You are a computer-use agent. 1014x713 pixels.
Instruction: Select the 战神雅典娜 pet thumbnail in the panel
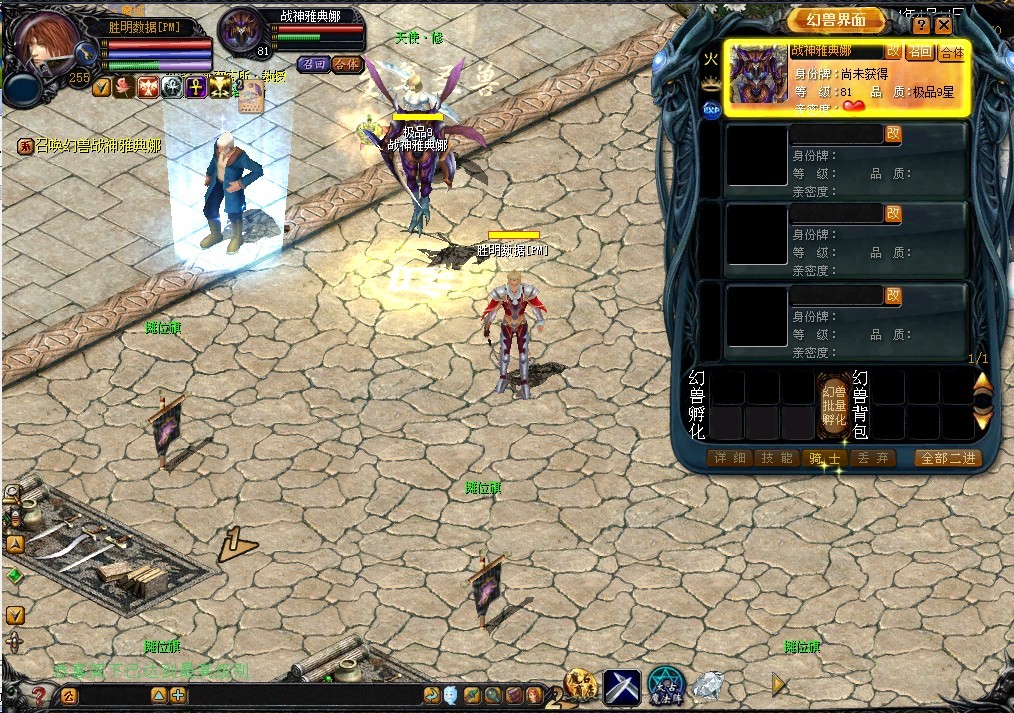(758, 74)
